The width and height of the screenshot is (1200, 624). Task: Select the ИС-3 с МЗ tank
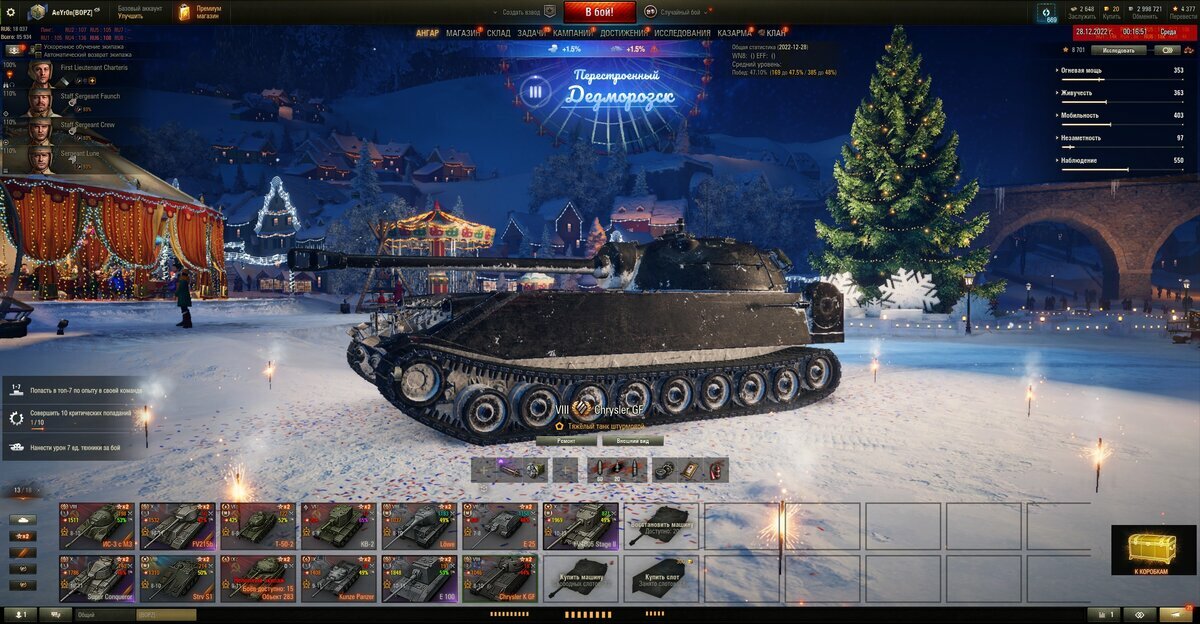pos(96,525)
